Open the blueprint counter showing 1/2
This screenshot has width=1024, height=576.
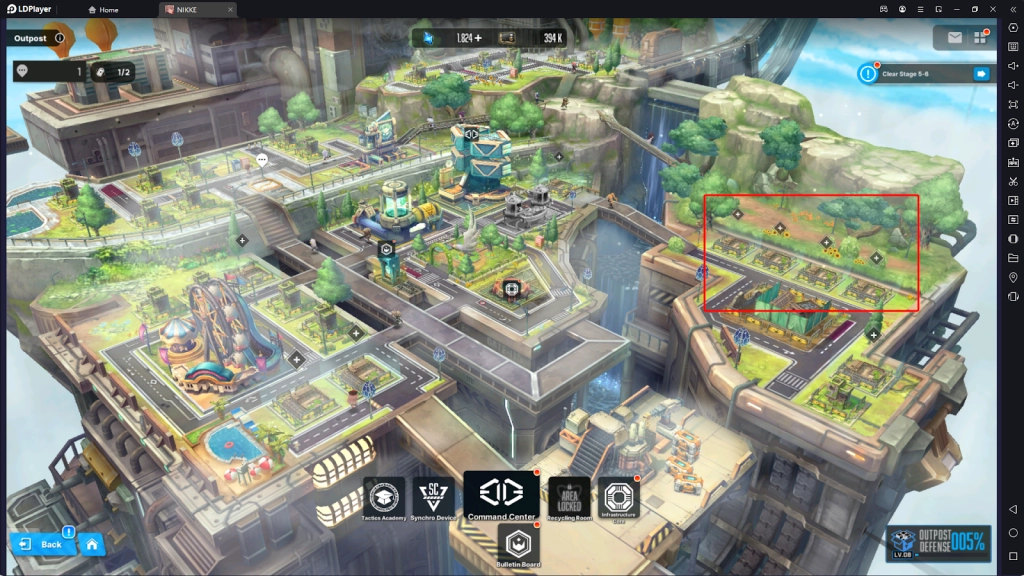[x=112, y=71]
